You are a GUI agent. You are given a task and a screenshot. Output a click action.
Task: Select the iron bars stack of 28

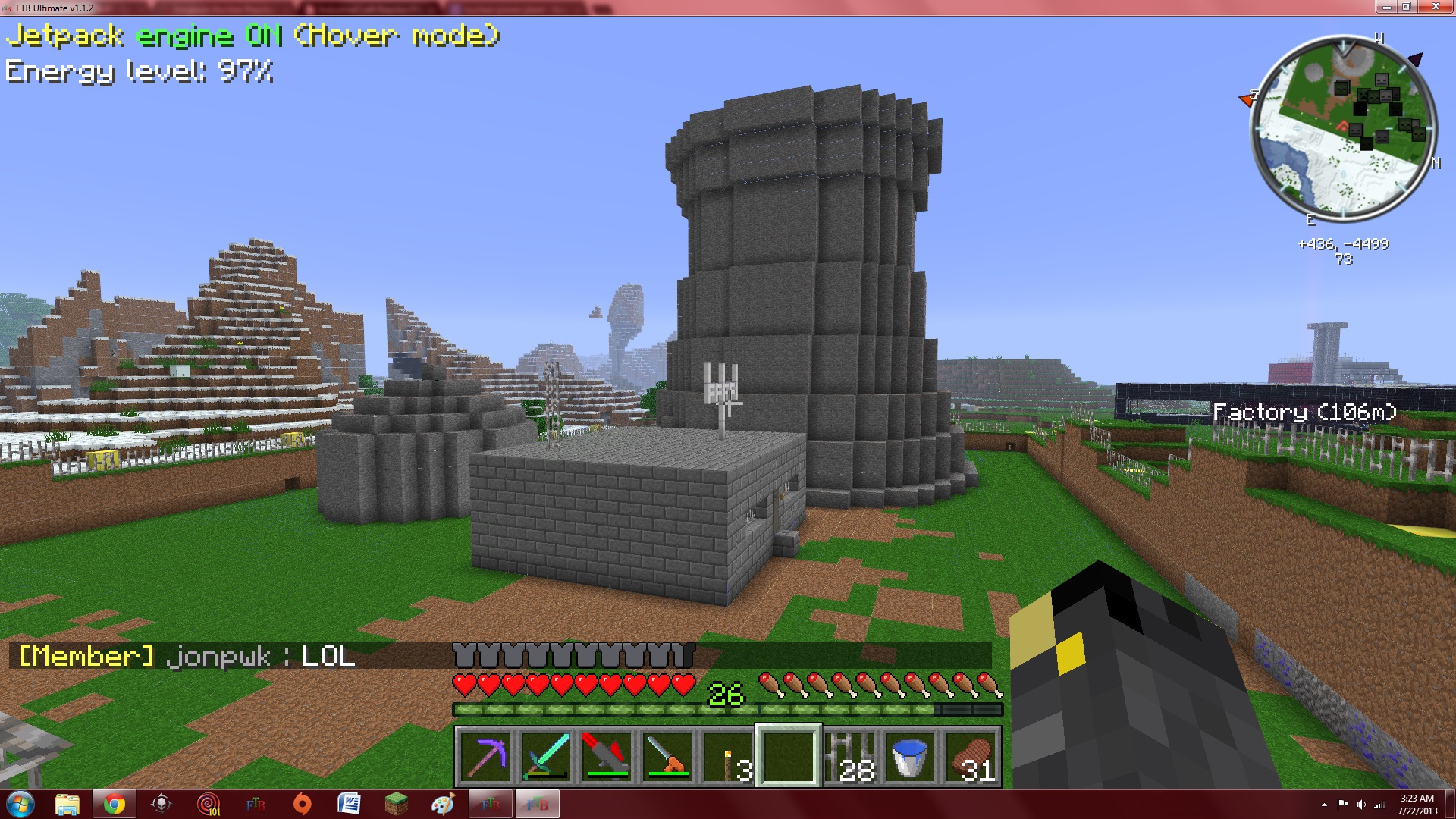tap(849, 756)
